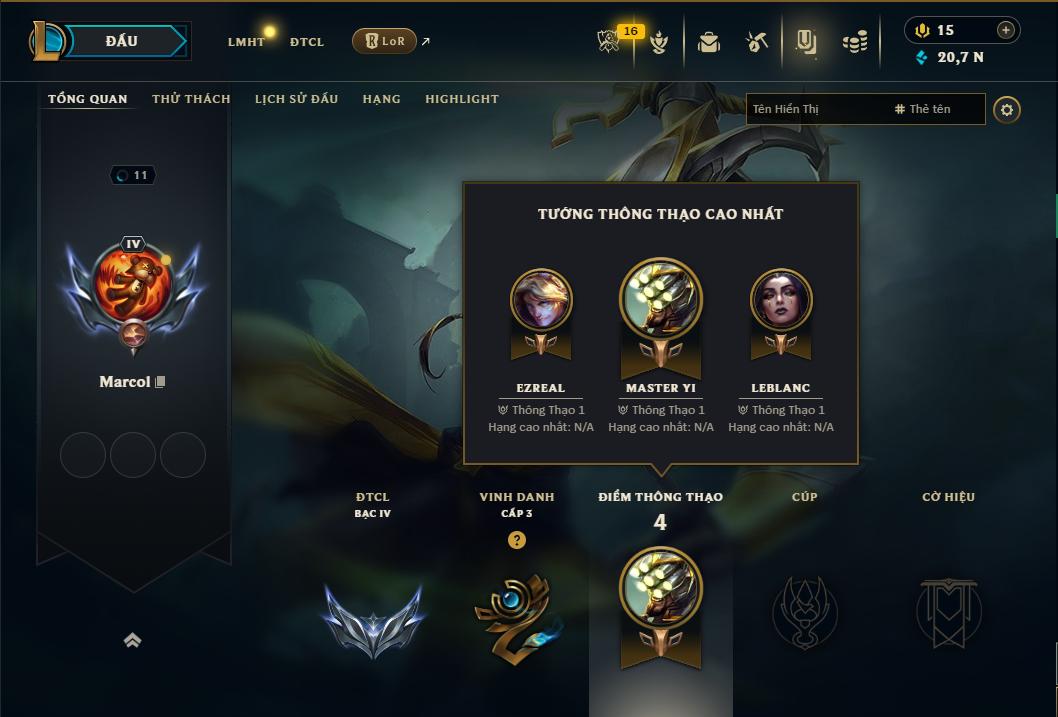Switch to the HẠNG tab

381,99
